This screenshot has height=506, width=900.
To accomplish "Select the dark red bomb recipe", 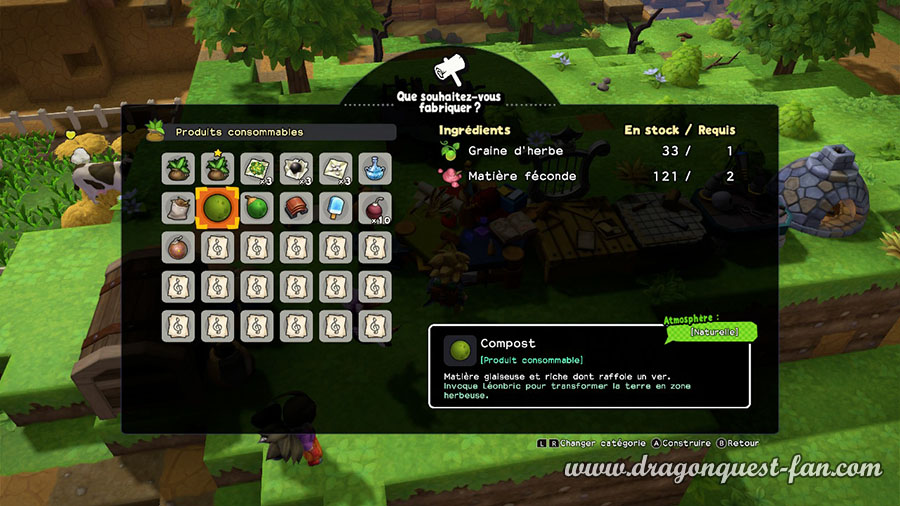I will [374, 208].
